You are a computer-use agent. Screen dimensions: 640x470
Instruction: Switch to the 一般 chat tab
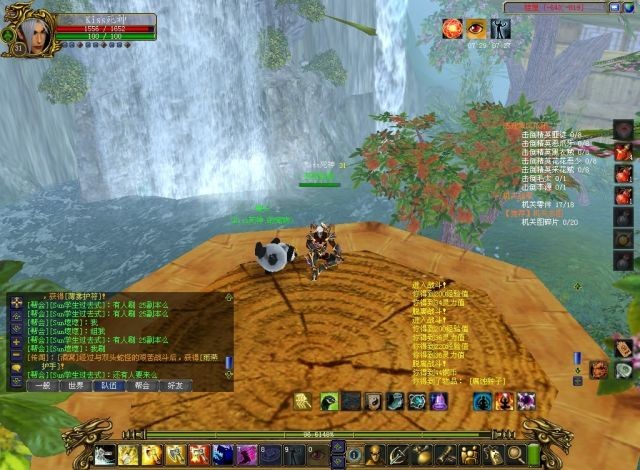(x=40, y=384)
